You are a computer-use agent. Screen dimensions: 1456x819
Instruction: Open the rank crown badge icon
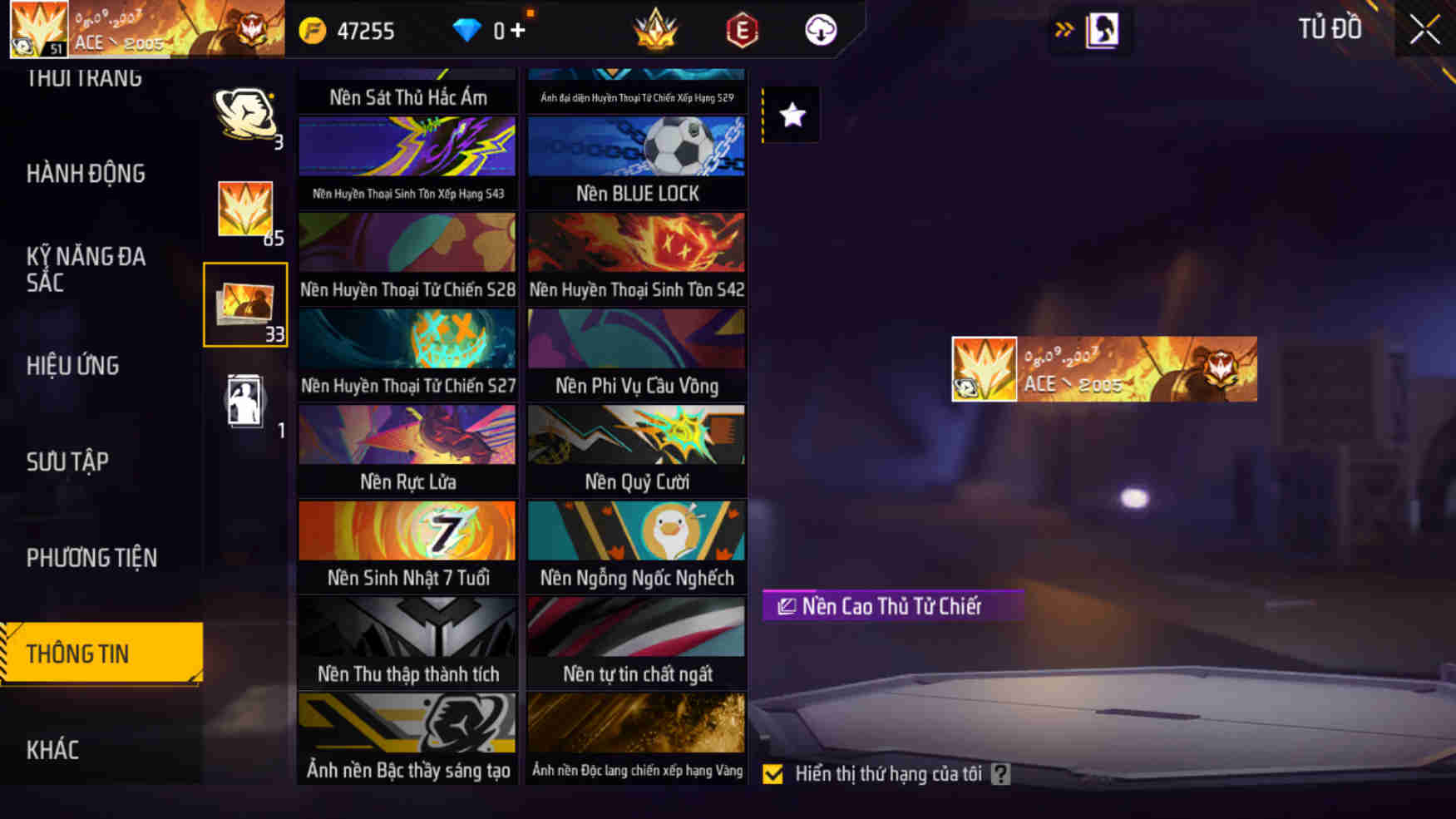656,31
